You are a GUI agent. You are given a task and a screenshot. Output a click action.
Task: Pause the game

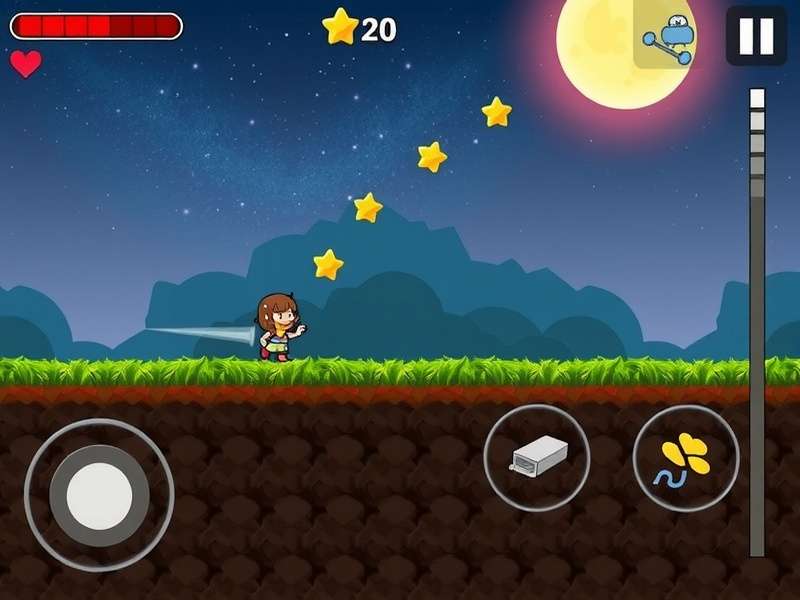point(756,36)
